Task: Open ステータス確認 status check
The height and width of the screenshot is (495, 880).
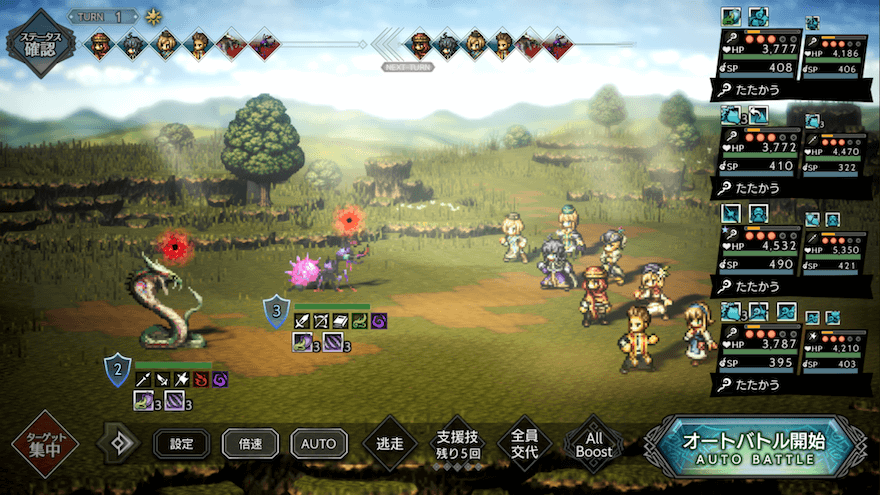Action: click(40, 43)
